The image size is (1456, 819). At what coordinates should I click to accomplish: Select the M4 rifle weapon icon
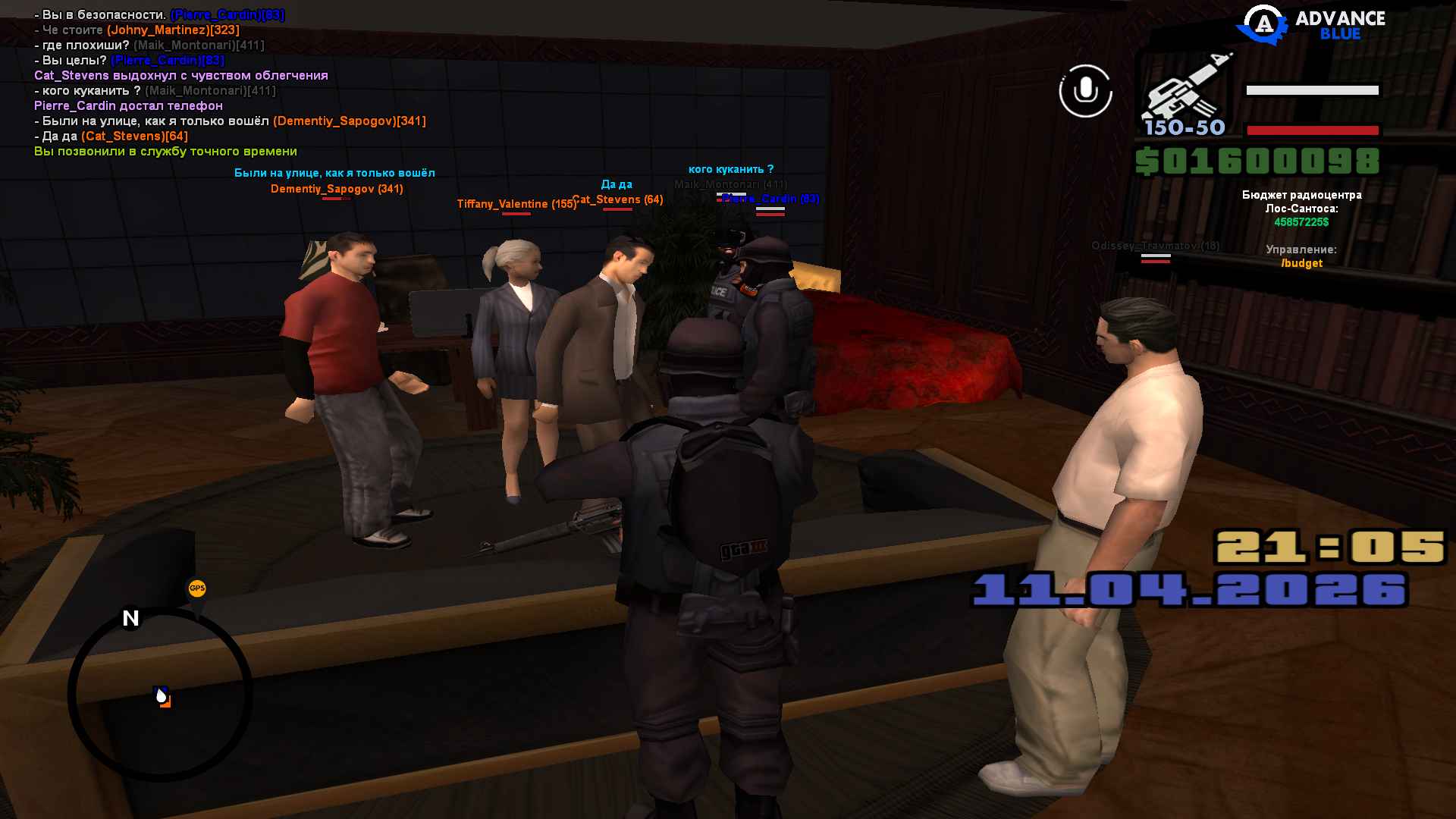1185,90
